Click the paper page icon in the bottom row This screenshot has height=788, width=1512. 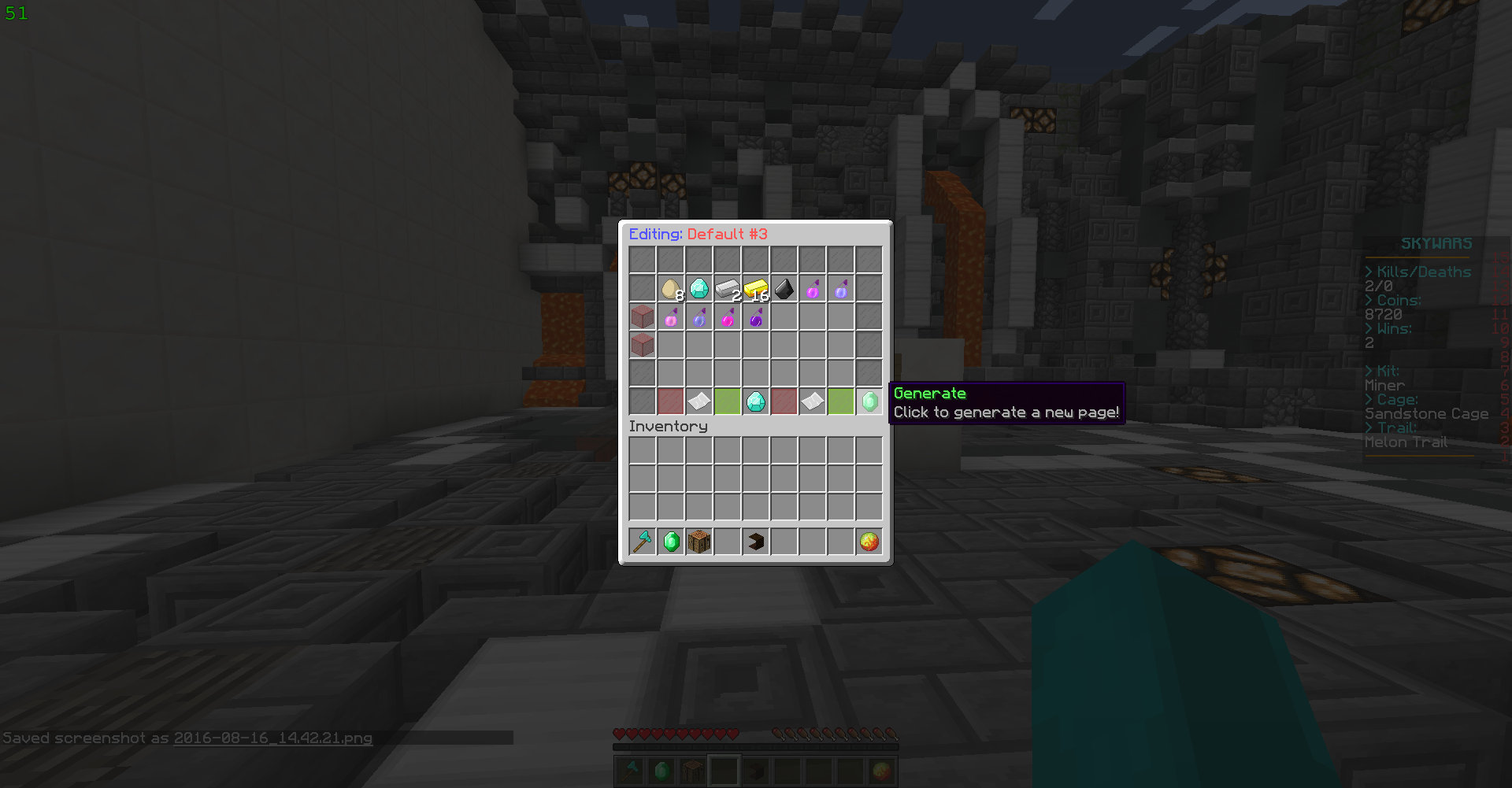(699, 401)
